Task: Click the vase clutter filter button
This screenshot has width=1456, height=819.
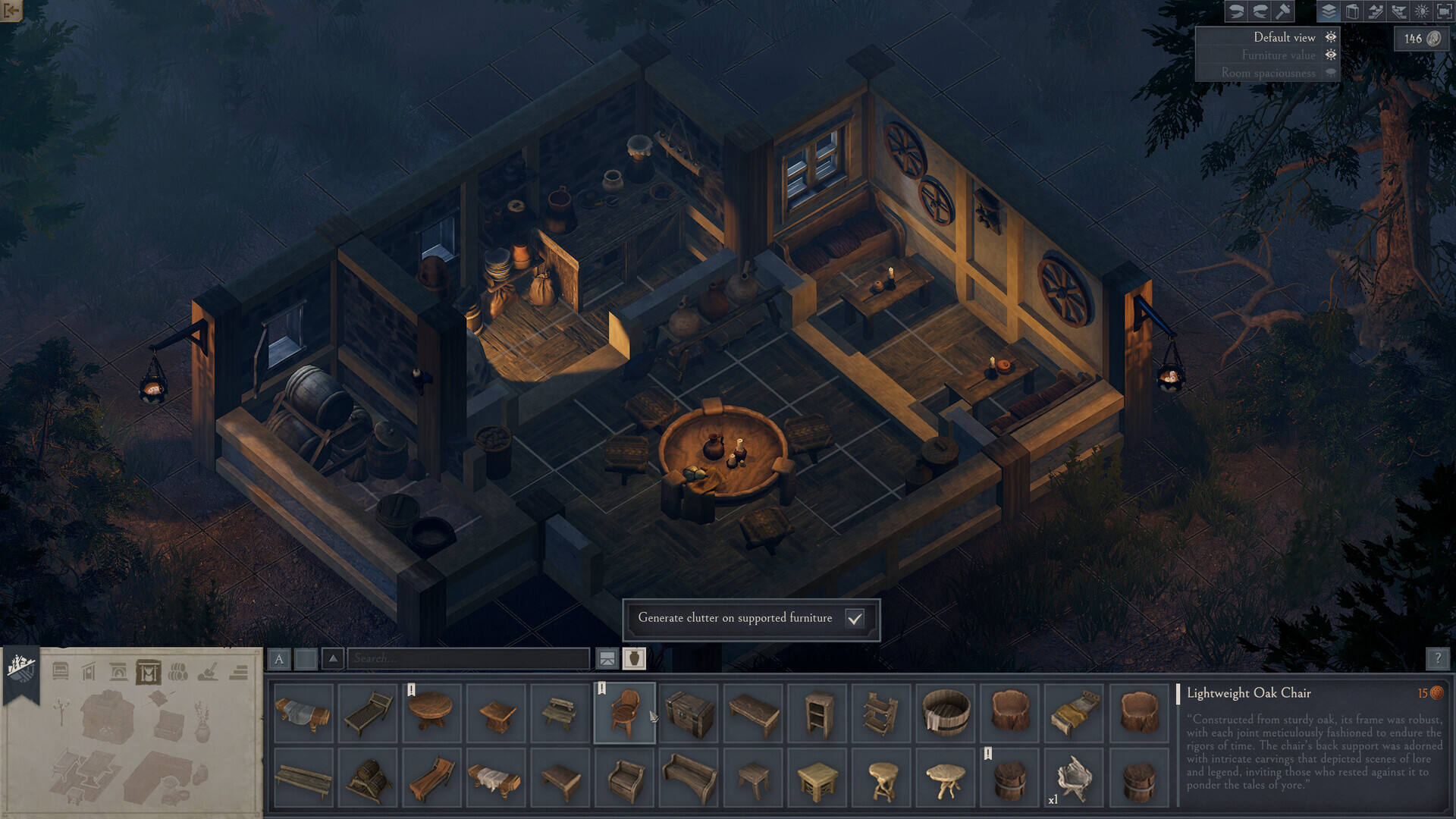Action: coord(634,658)
